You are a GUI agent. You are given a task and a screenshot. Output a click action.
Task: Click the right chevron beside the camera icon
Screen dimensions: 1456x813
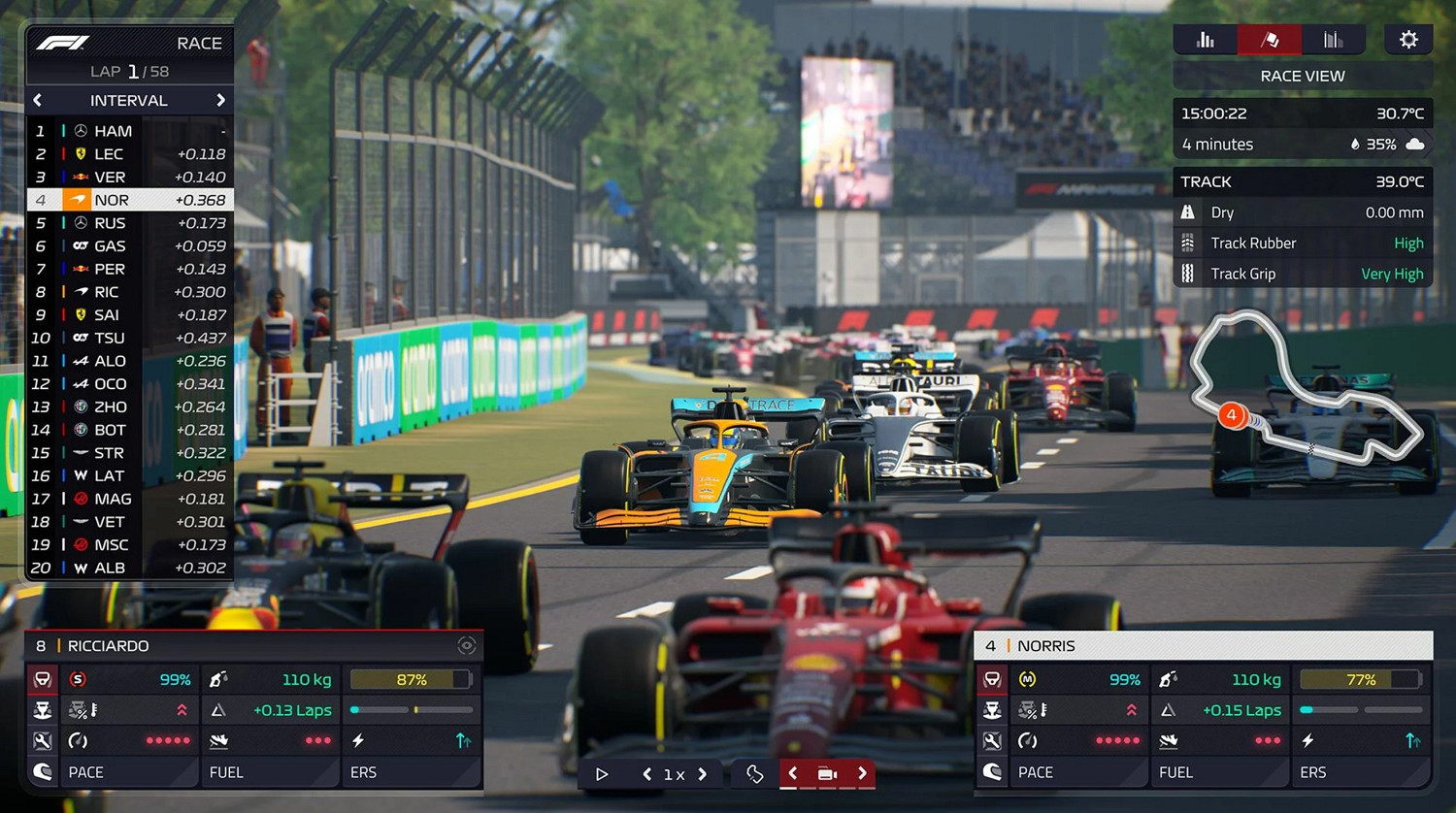coord(861,774)
